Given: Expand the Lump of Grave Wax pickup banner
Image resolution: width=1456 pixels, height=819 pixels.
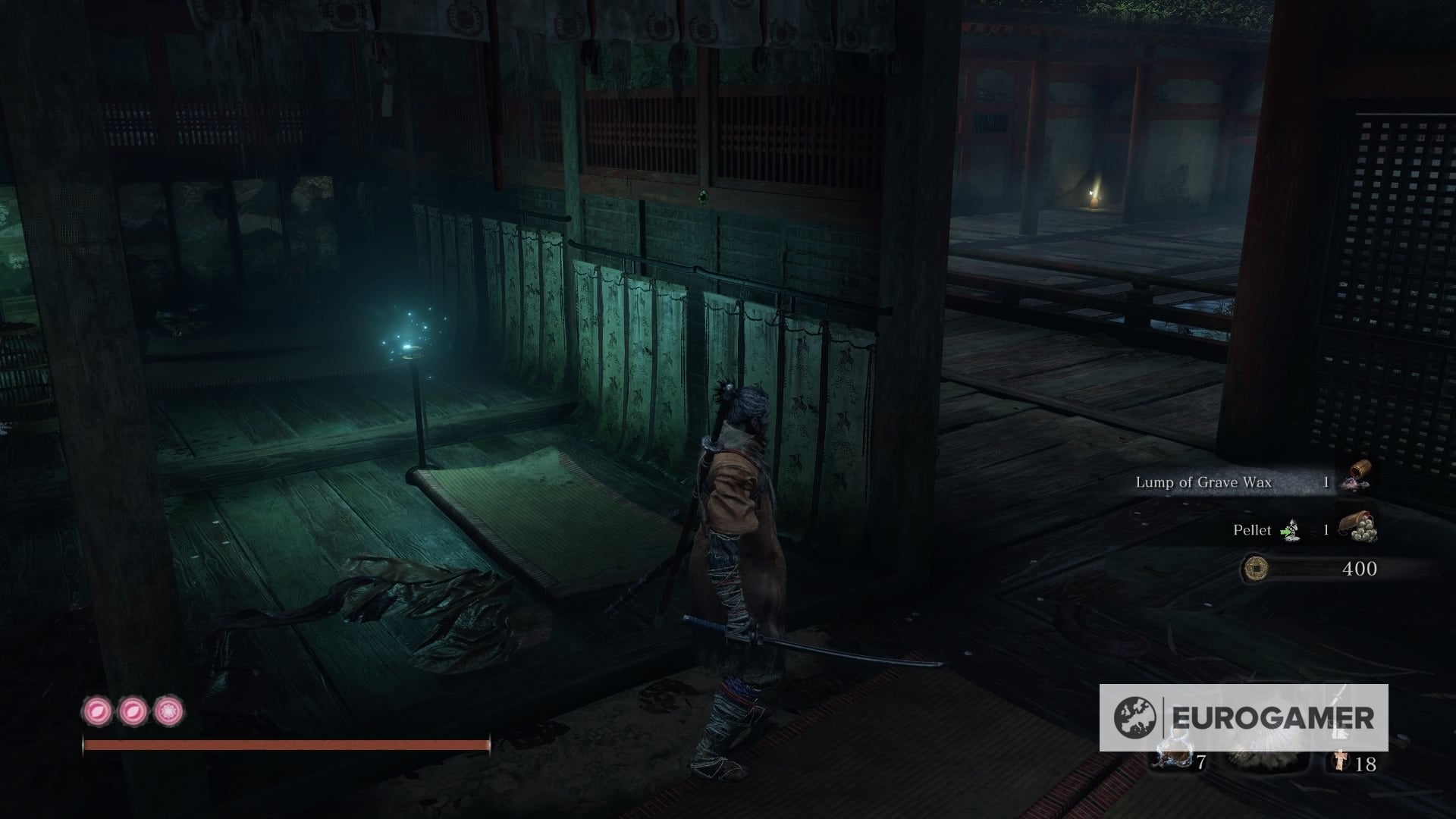Looking at the screenshot, I should 1203,482.
